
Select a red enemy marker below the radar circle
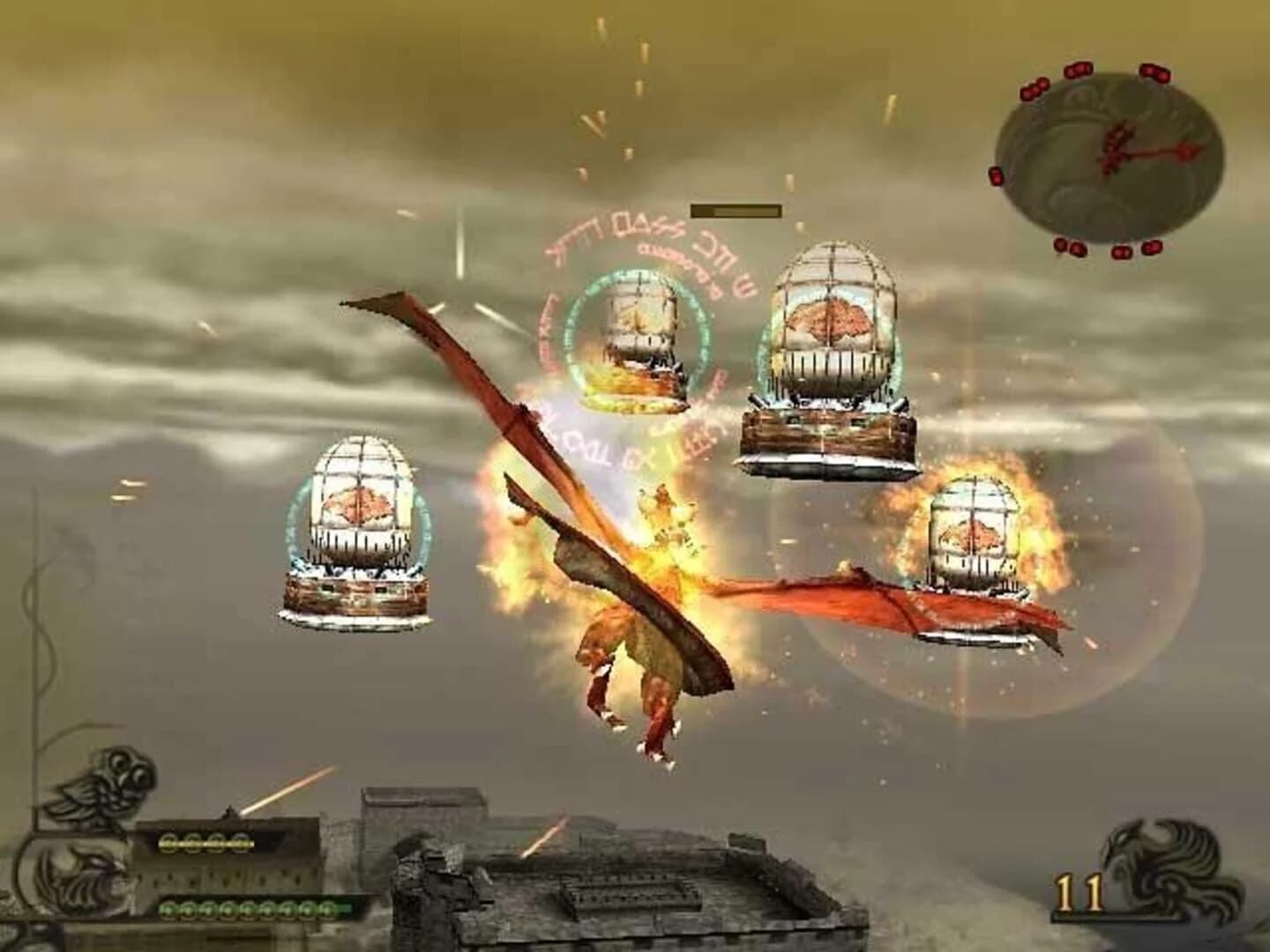point(1122,251)
